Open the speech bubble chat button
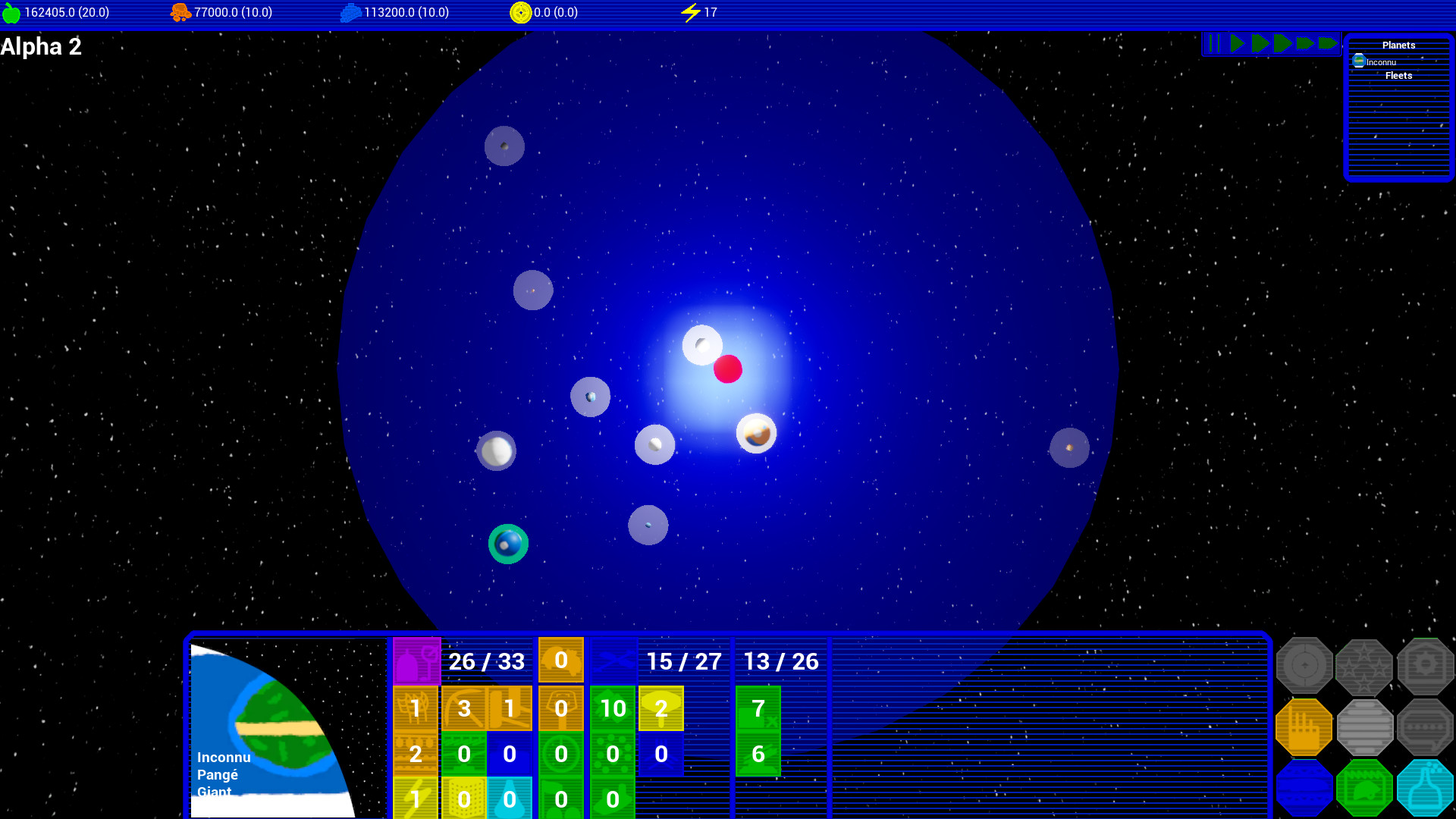Screen dimensions: 1456x819 pyautogui.click(x=1426, y=728)
